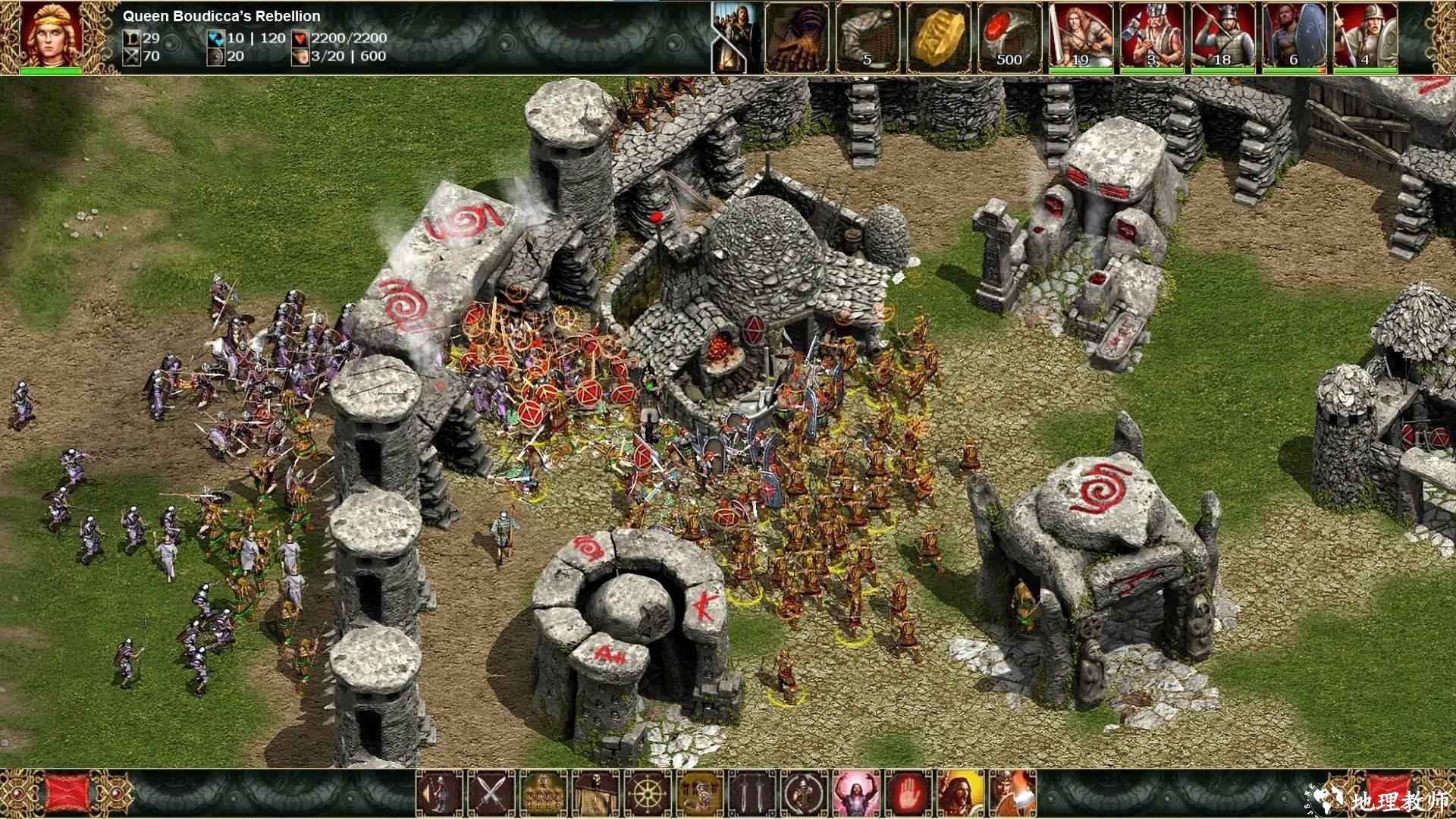Select the gold ring item slot
Screen dimensions: 1456x819
click(x=939, y=38)
